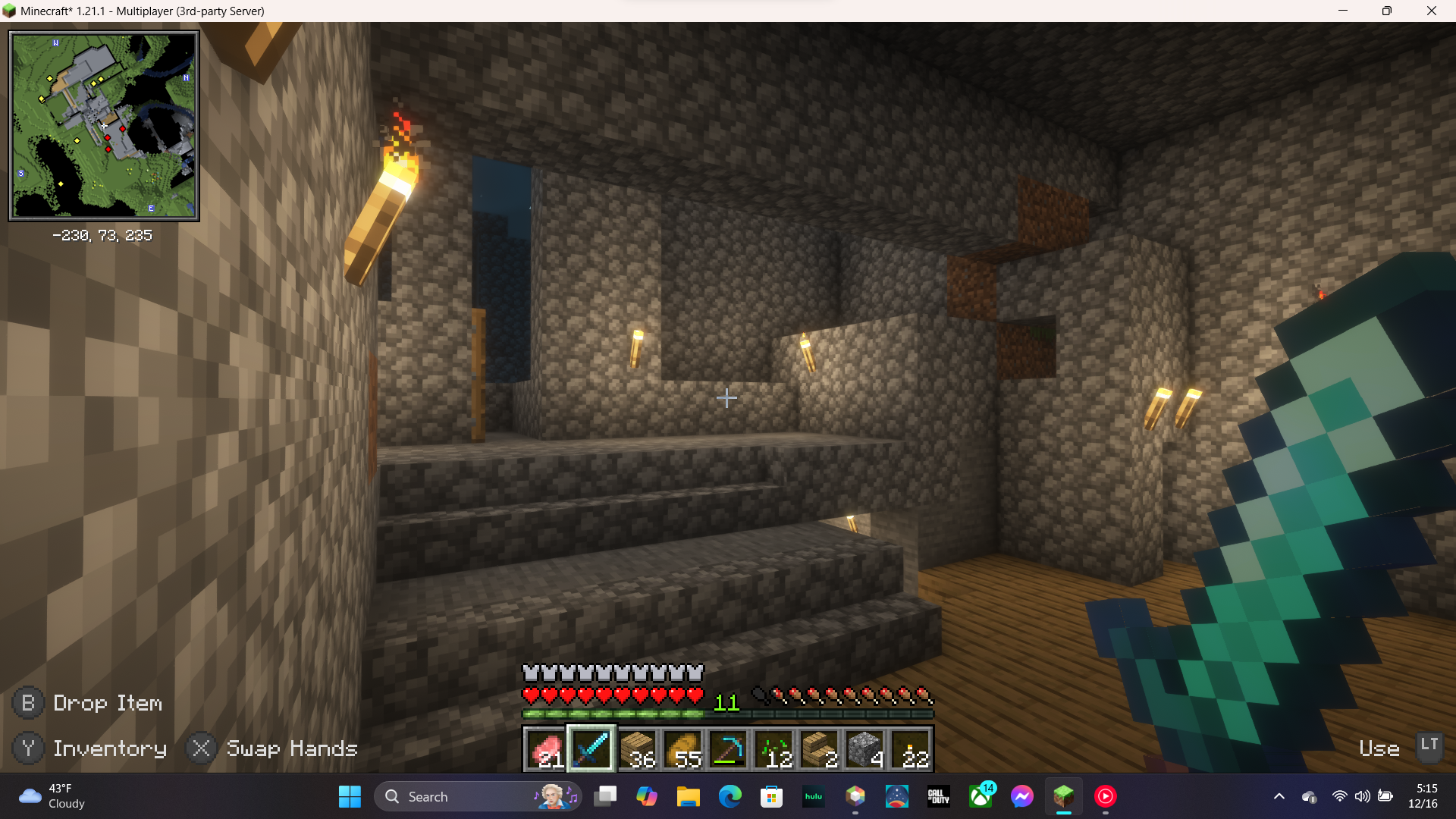The height and width of the screenshot is (819, 1456).
Task: Equip the diamond pickaxe from the hotbar
Action: click(728, 749)
